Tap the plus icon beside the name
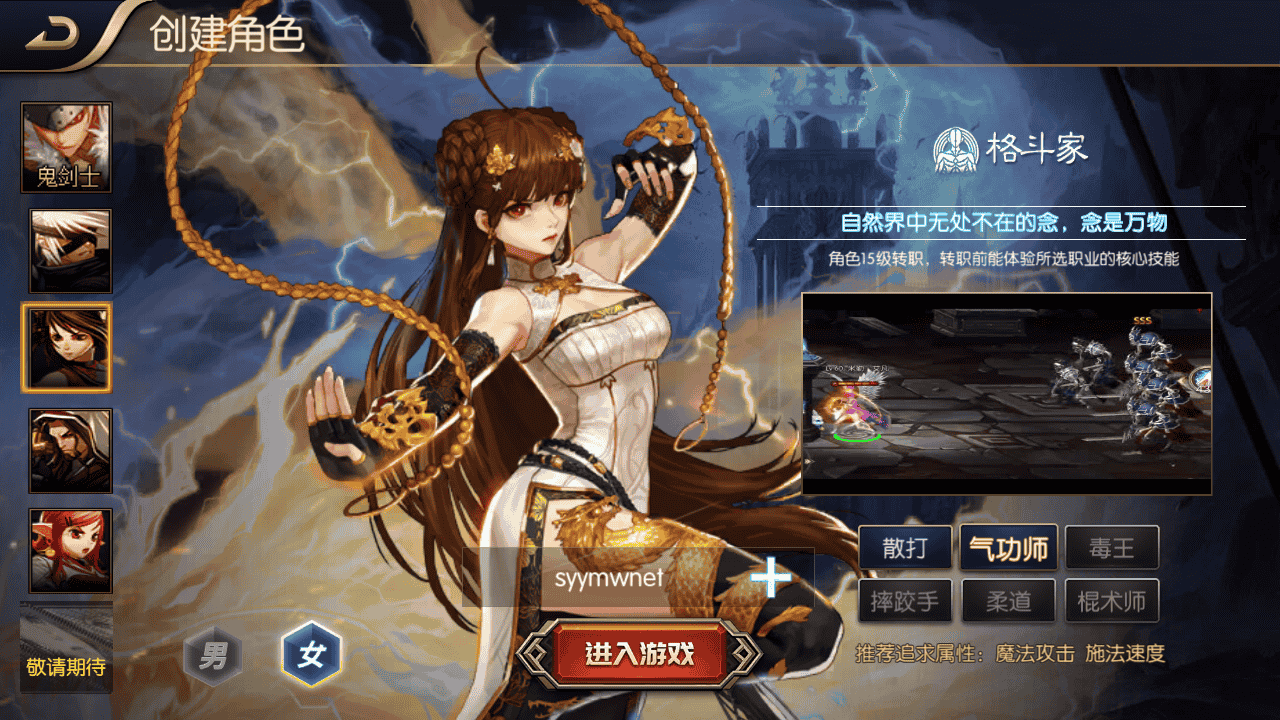1280x720 pixels. 770,578
